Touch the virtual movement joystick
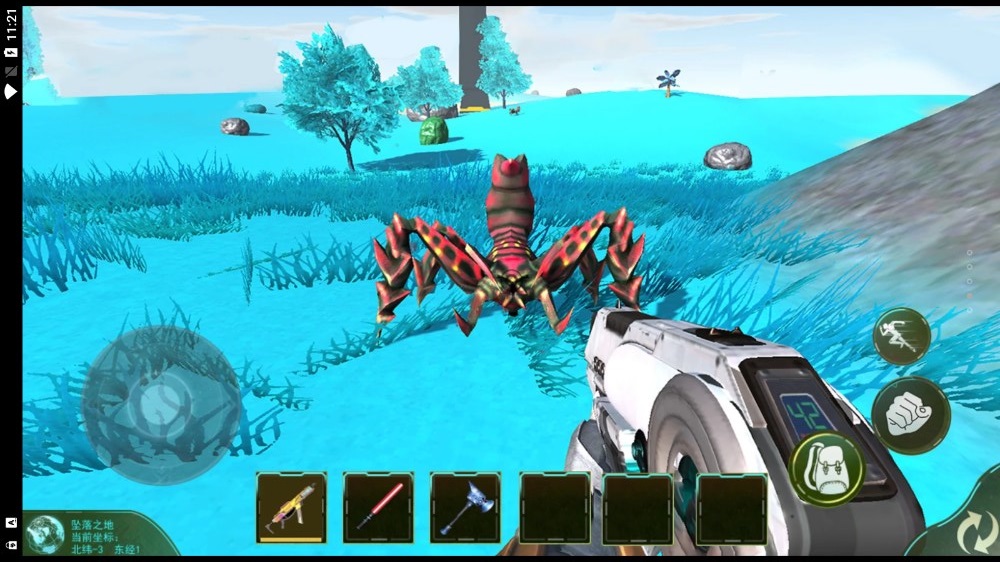The image size is (1000, 562). pos(160,404)
